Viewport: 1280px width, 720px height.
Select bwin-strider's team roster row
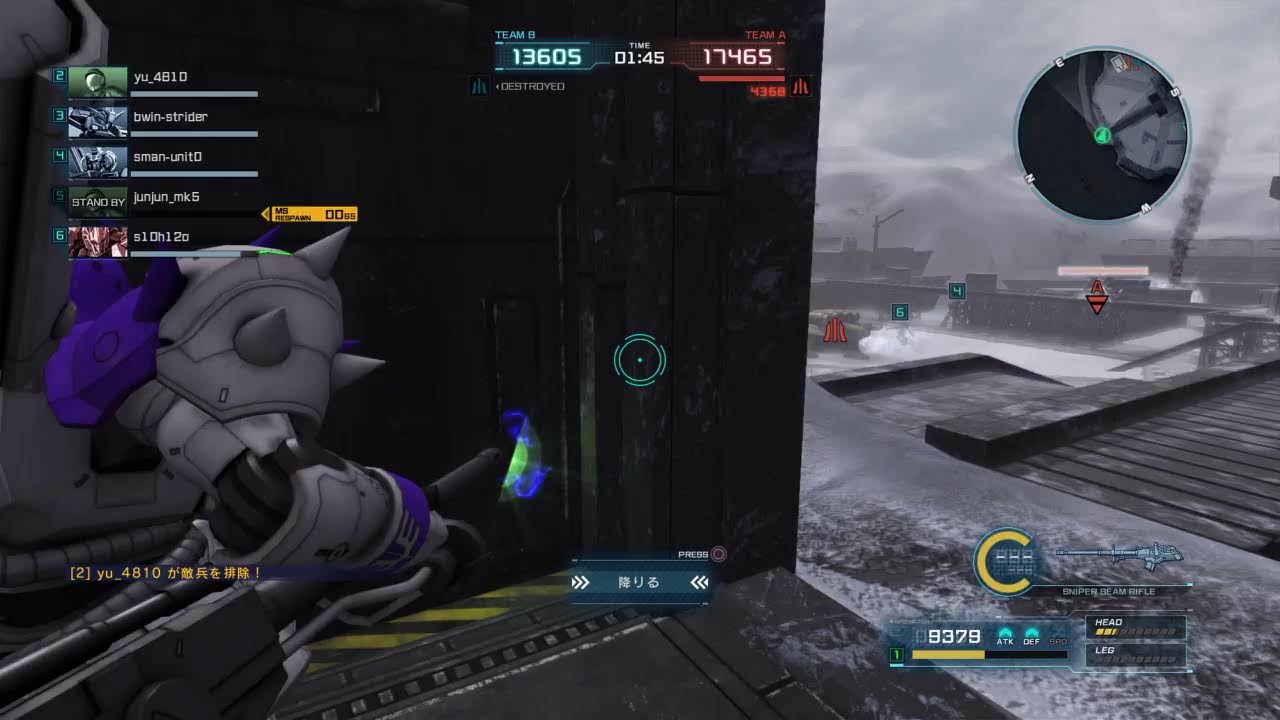160,119
